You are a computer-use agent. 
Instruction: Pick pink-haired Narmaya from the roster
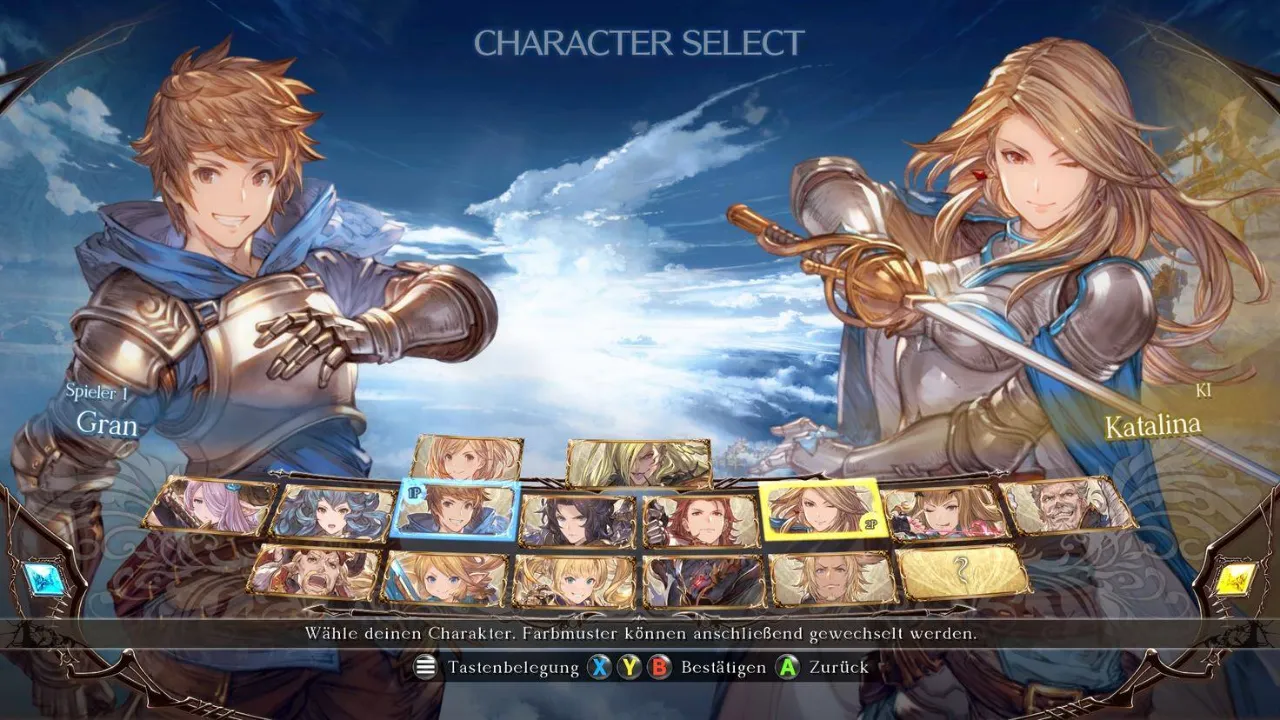(209, 505)
